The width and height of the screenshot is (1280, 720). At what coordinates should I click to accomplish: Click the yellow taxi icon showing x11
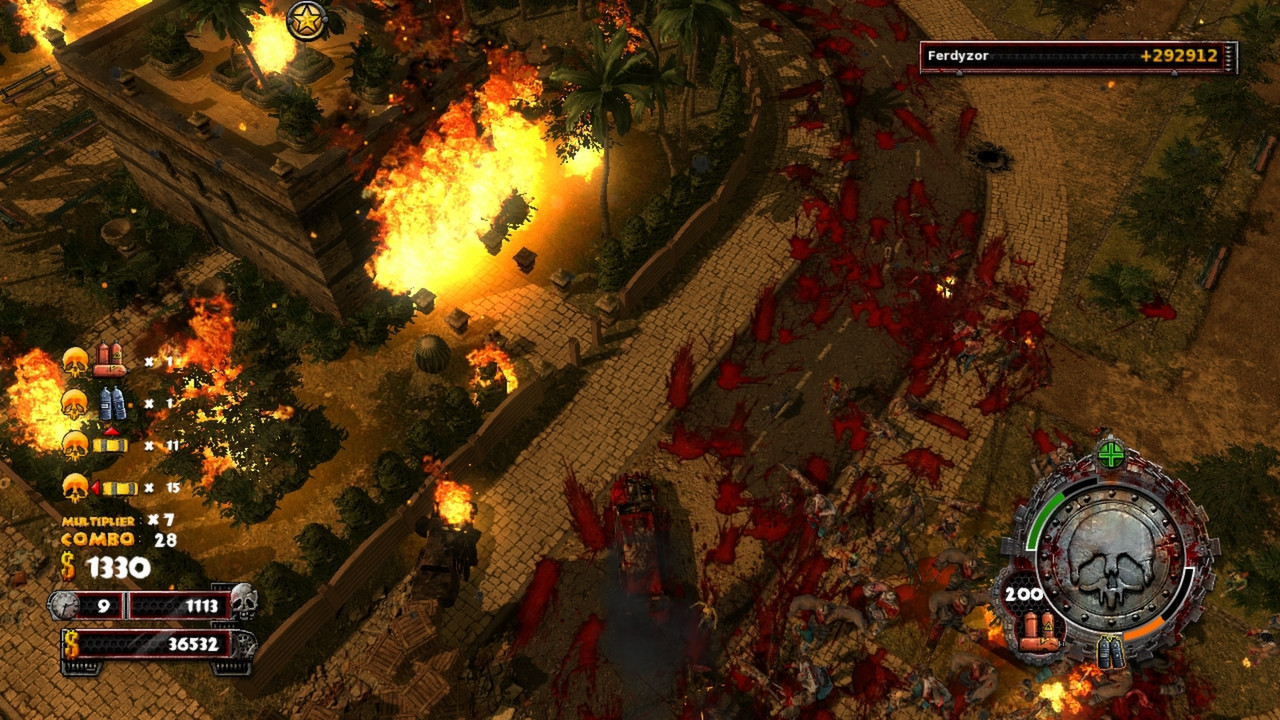pyautogui.click(x=110, y=446)
